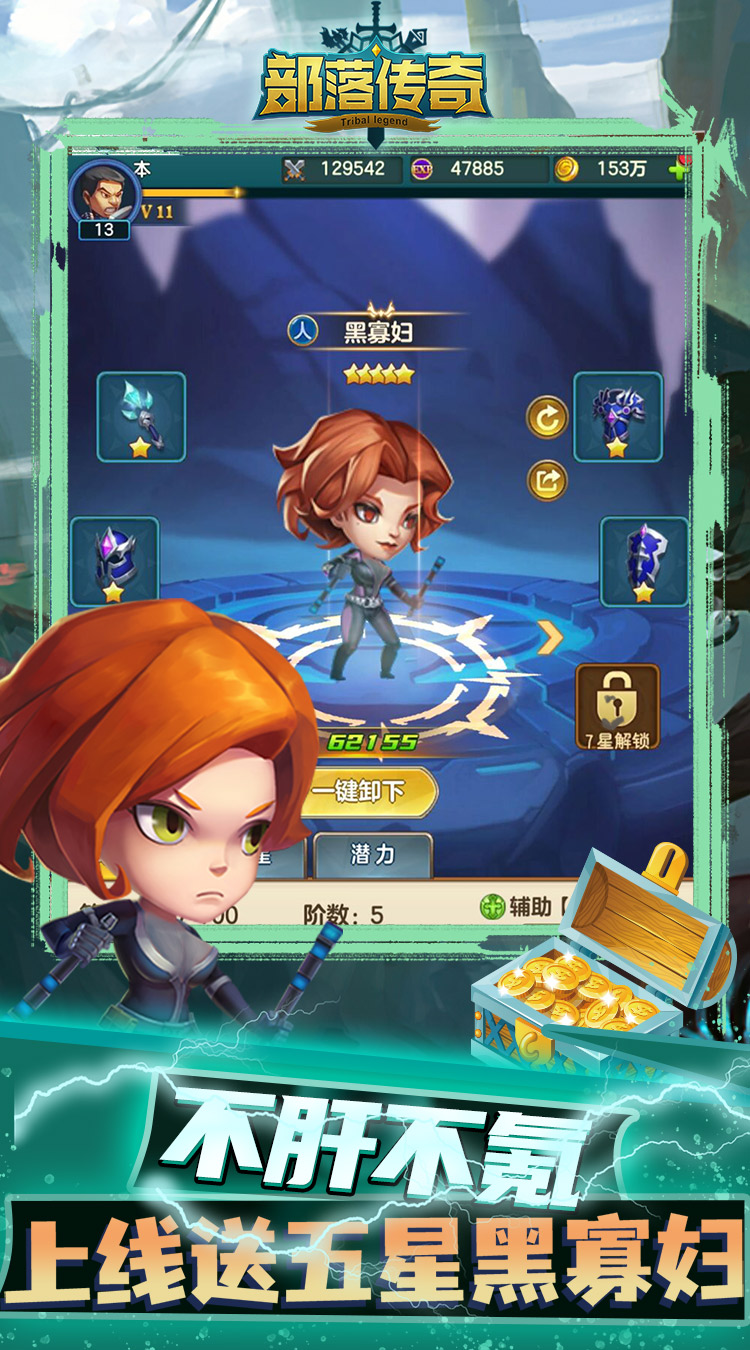Switch to the 潜力 tab
Screen dimensions: 750x1350
click(x=372, y=855)
